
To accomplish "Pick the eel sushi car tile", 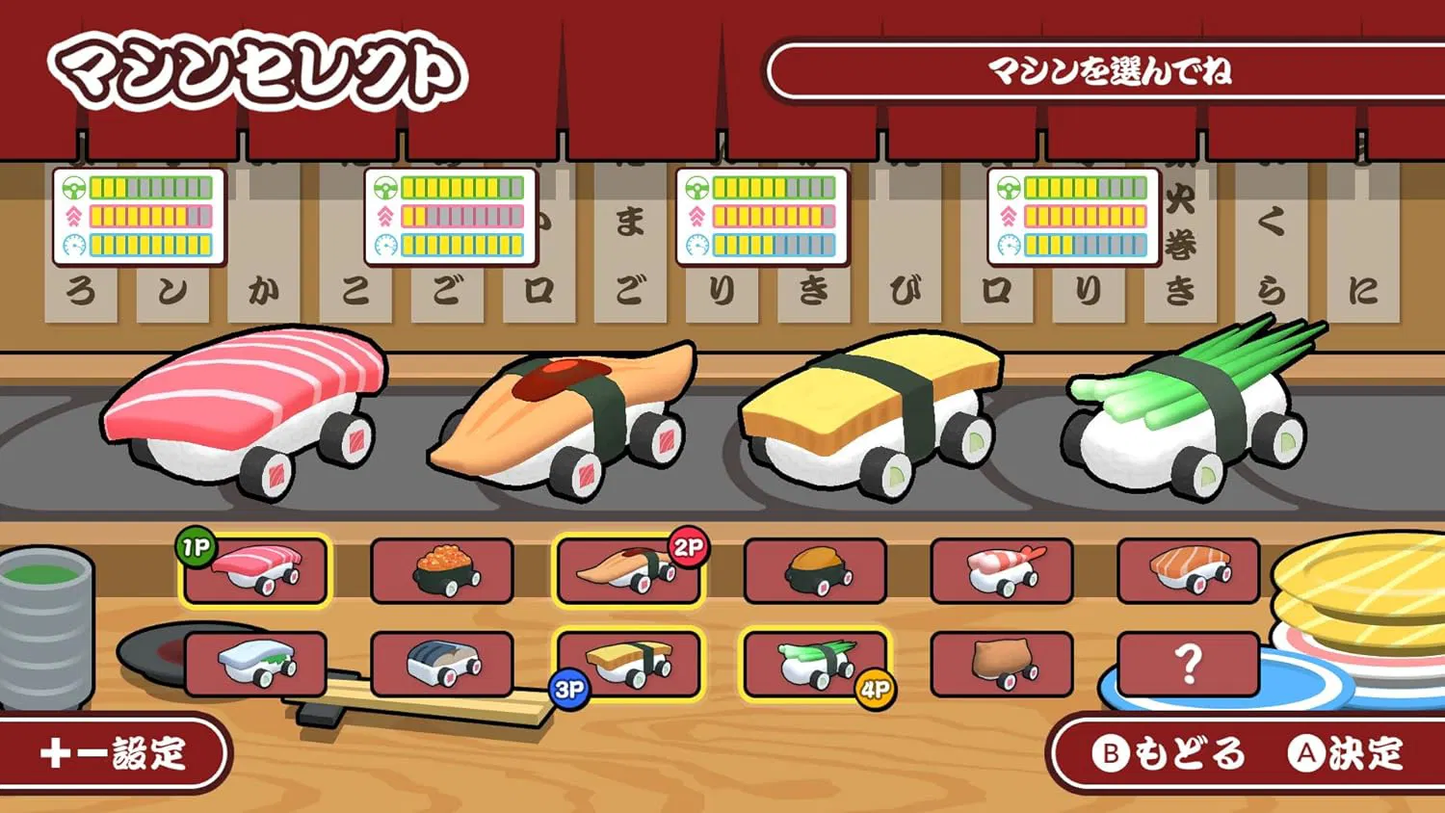I will click(x=628, y=571).
